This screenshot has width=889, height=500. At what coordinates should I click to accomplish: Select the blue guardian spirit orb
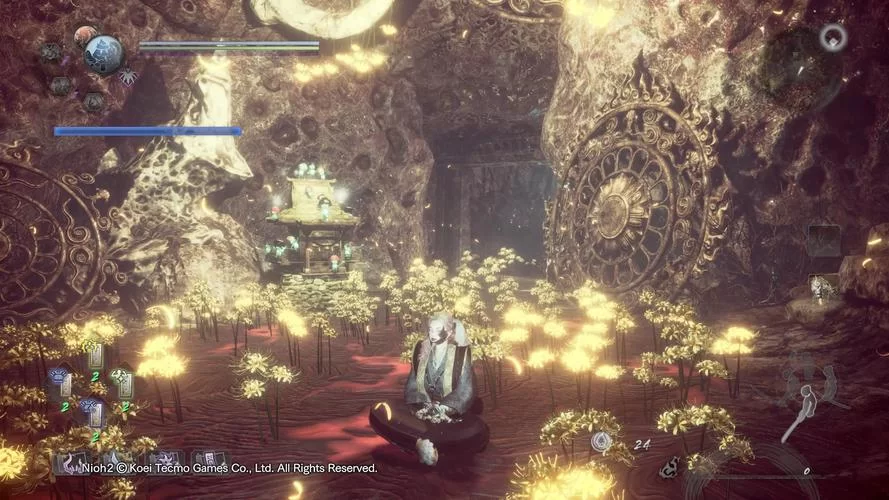(x=103, y=52)
